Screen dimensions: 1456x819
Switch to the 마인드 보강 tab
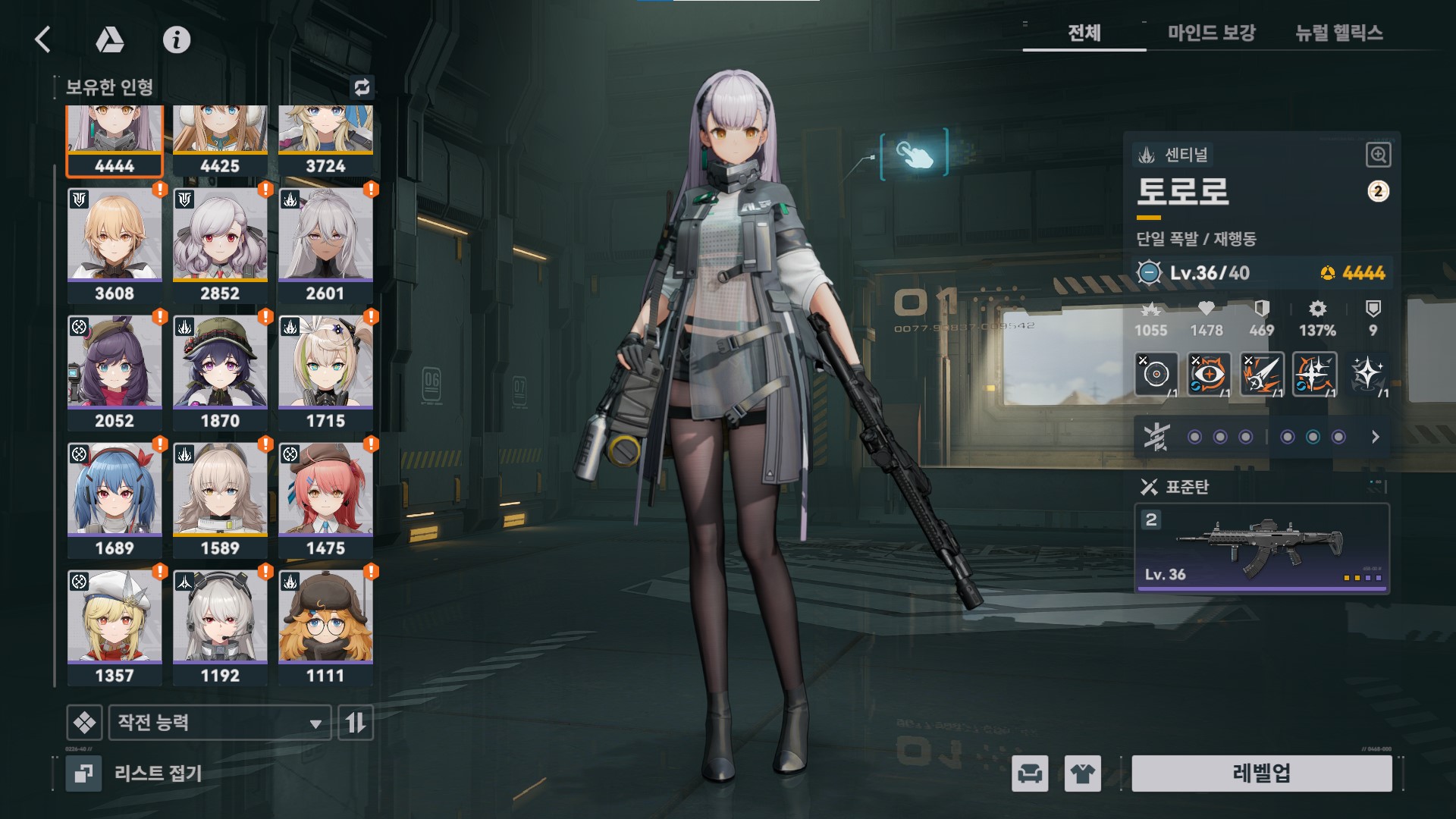(1211, 33)
